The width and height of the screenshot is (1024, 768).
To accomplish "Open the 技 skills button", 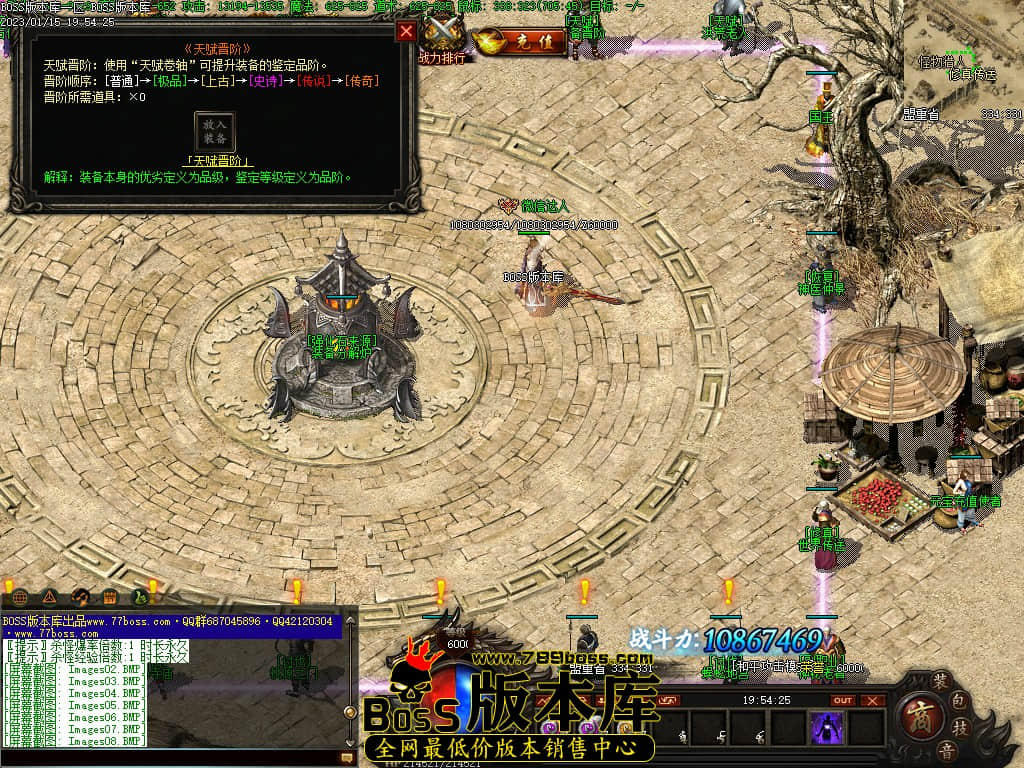I will click(x=960, y=726).
